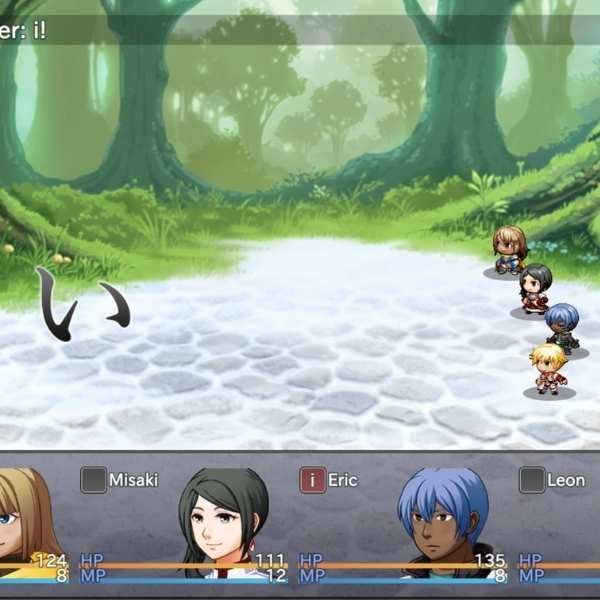This screenshot has height=600, width=600.
Task: Click the empty square box beside Leon
Action: point(532,480)
